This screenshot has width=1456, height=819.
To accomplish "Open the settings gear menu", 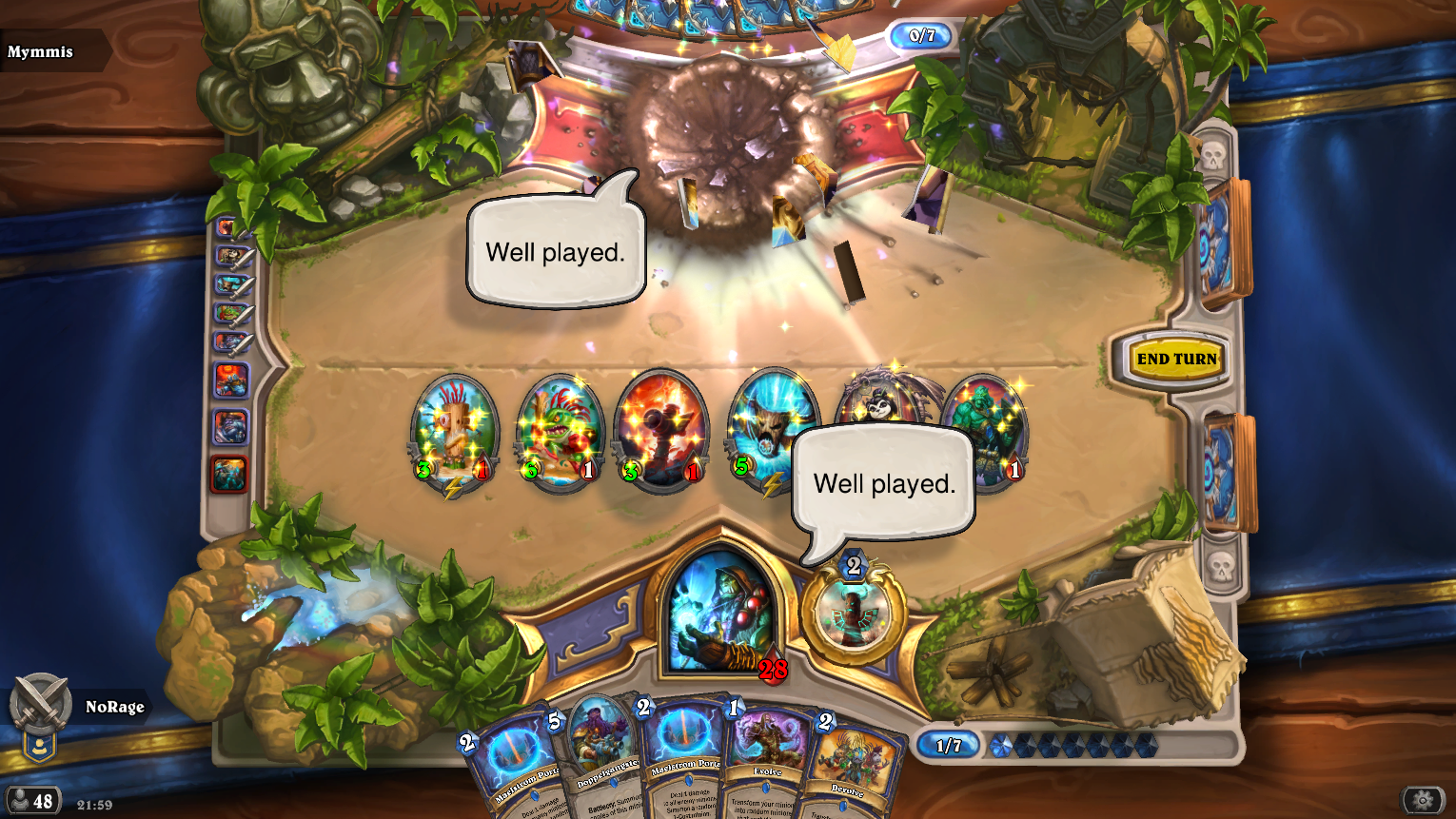I will pos(1422,800).
